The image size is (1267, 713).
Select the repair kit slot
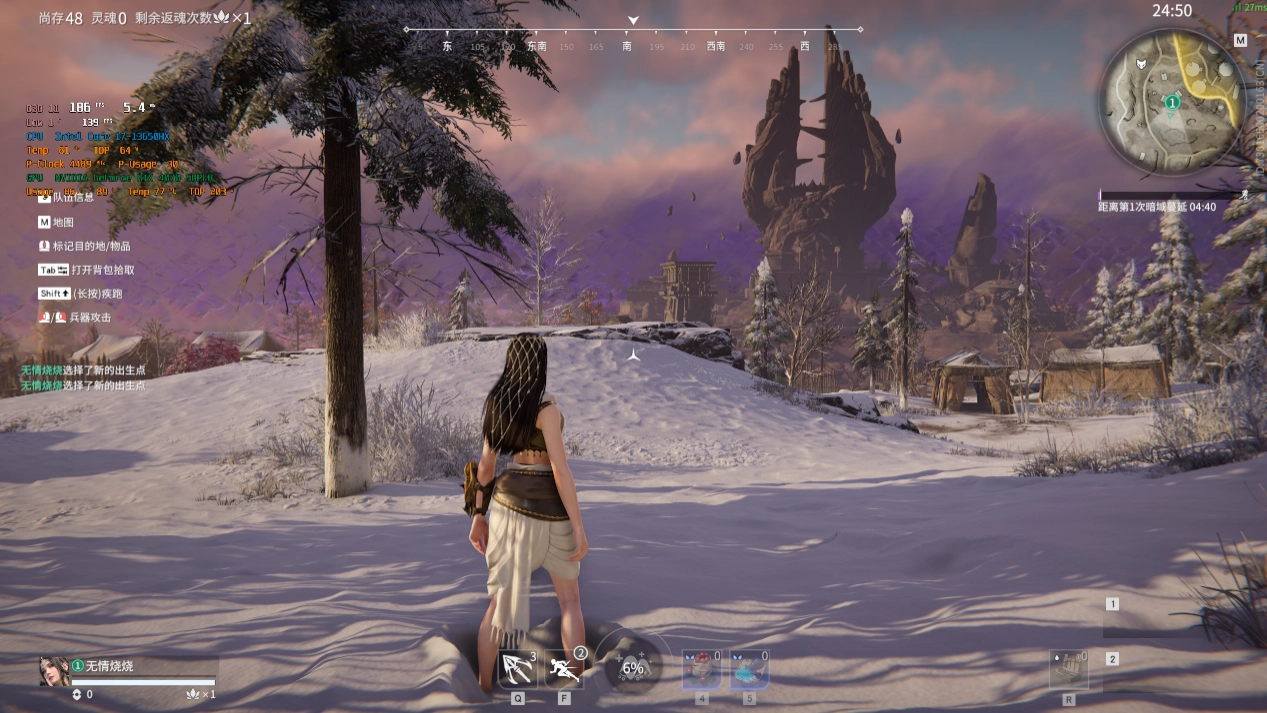coord(1068,669)
